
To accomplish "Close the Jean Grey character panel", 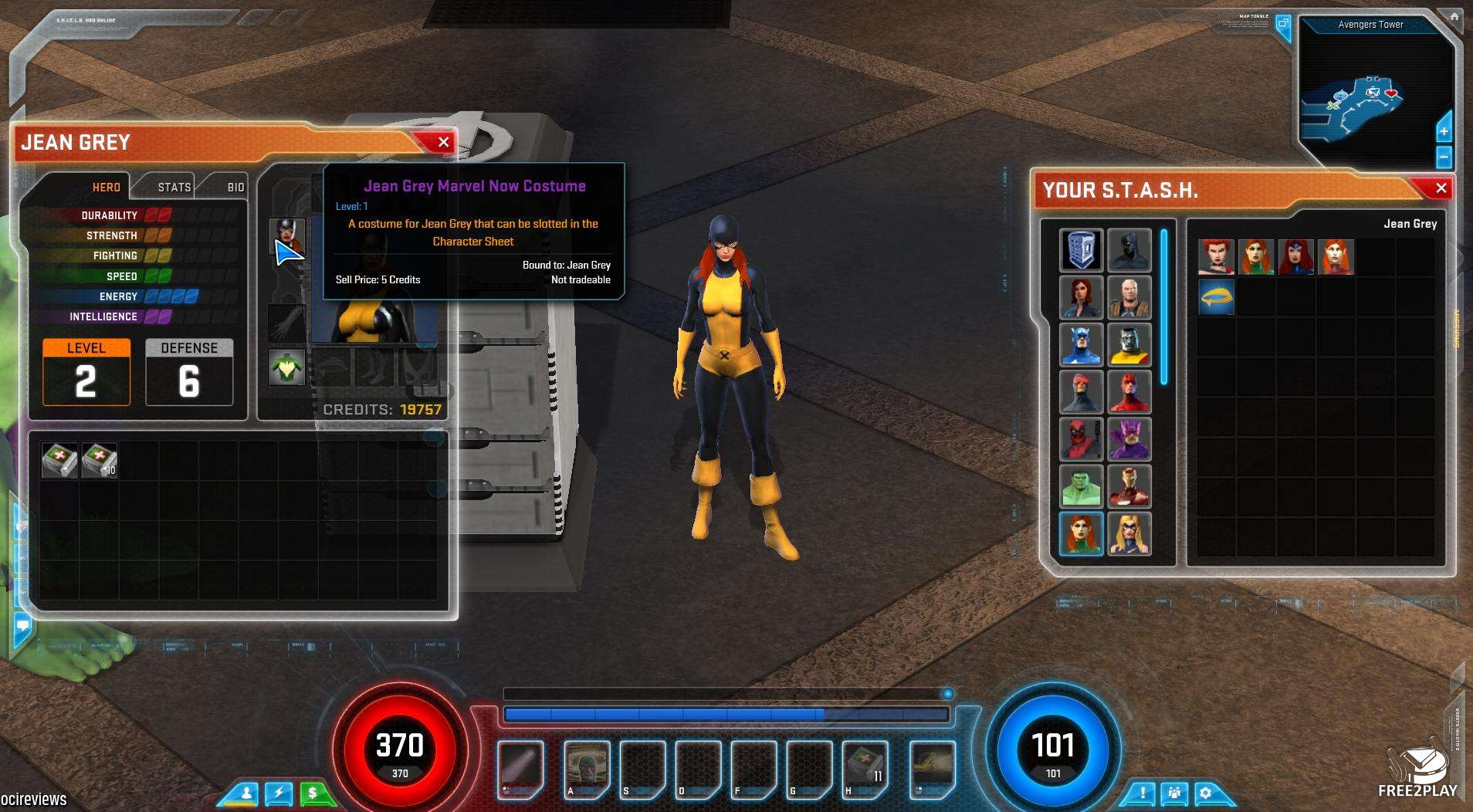I will coord(443,142).
